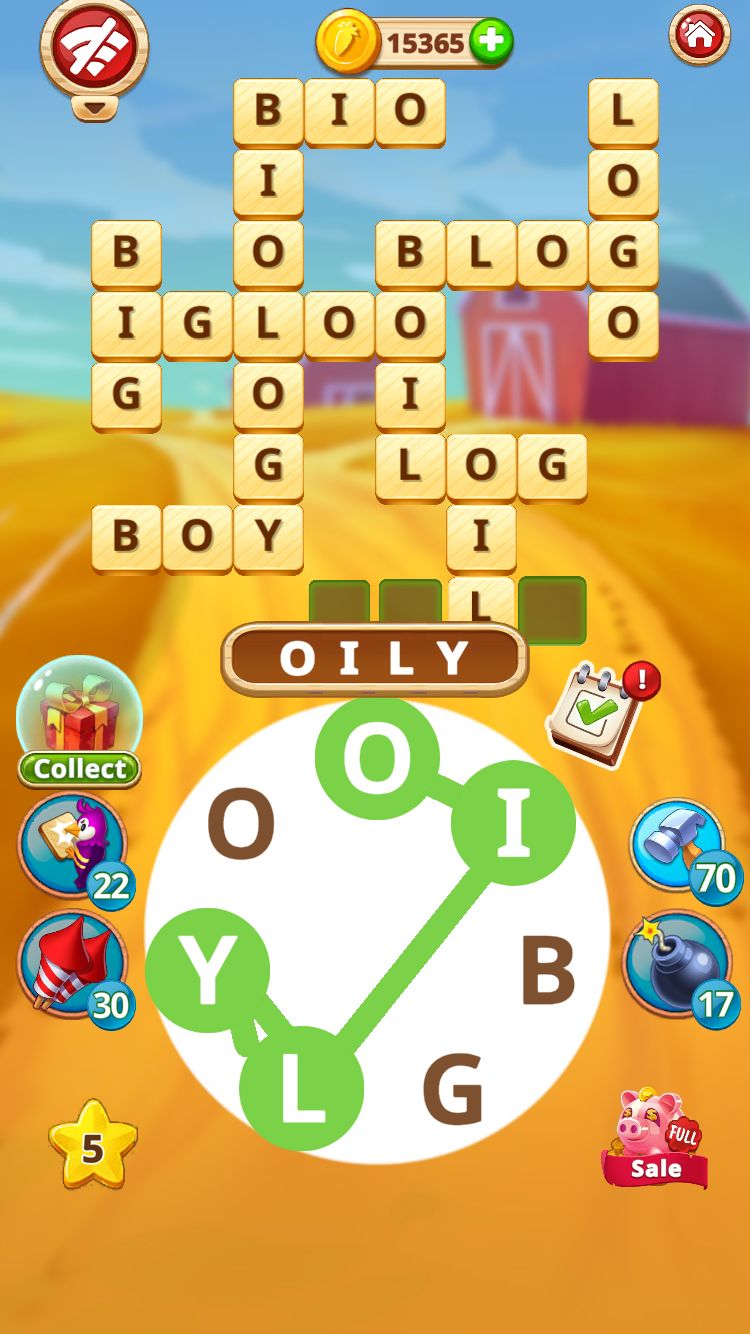750x1334 pixels.
Task: Pick the letter I on the wheel
Action: pyautogui.click(x=513, y=823)
